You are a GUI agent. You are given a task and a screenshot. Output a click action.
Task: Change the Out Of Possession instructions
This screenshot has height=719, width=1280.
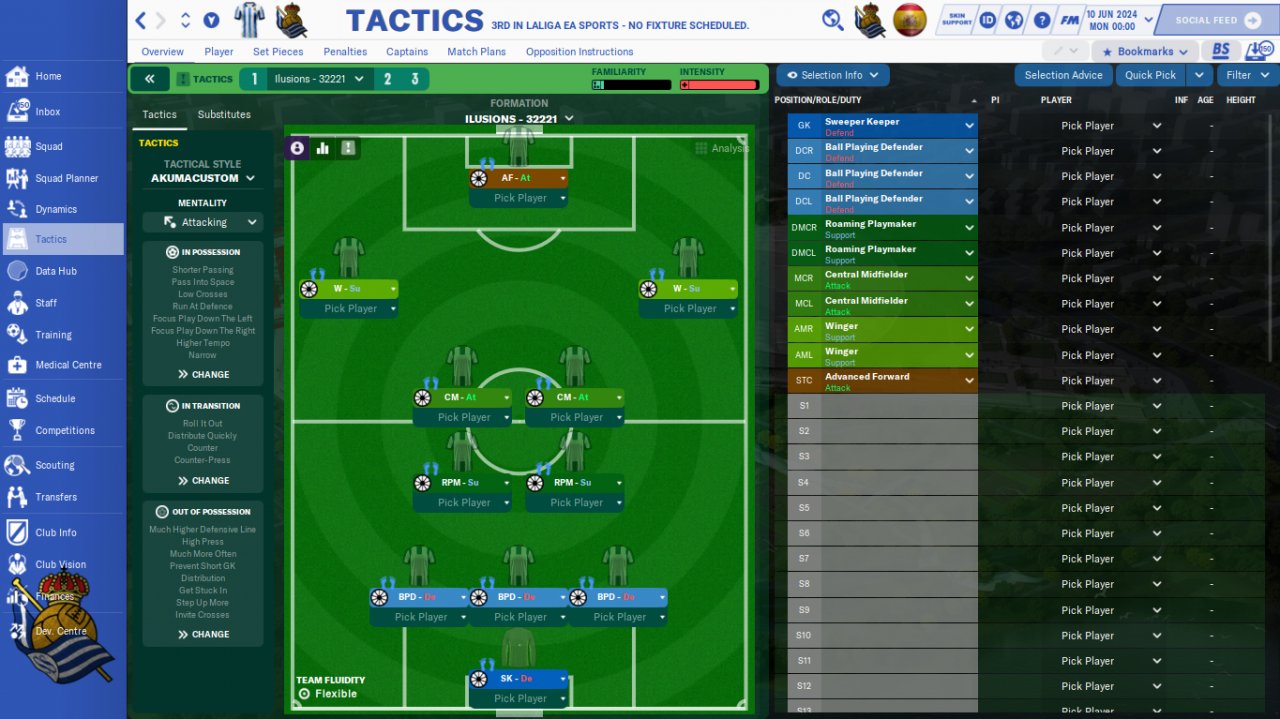[x=203, y=634]
